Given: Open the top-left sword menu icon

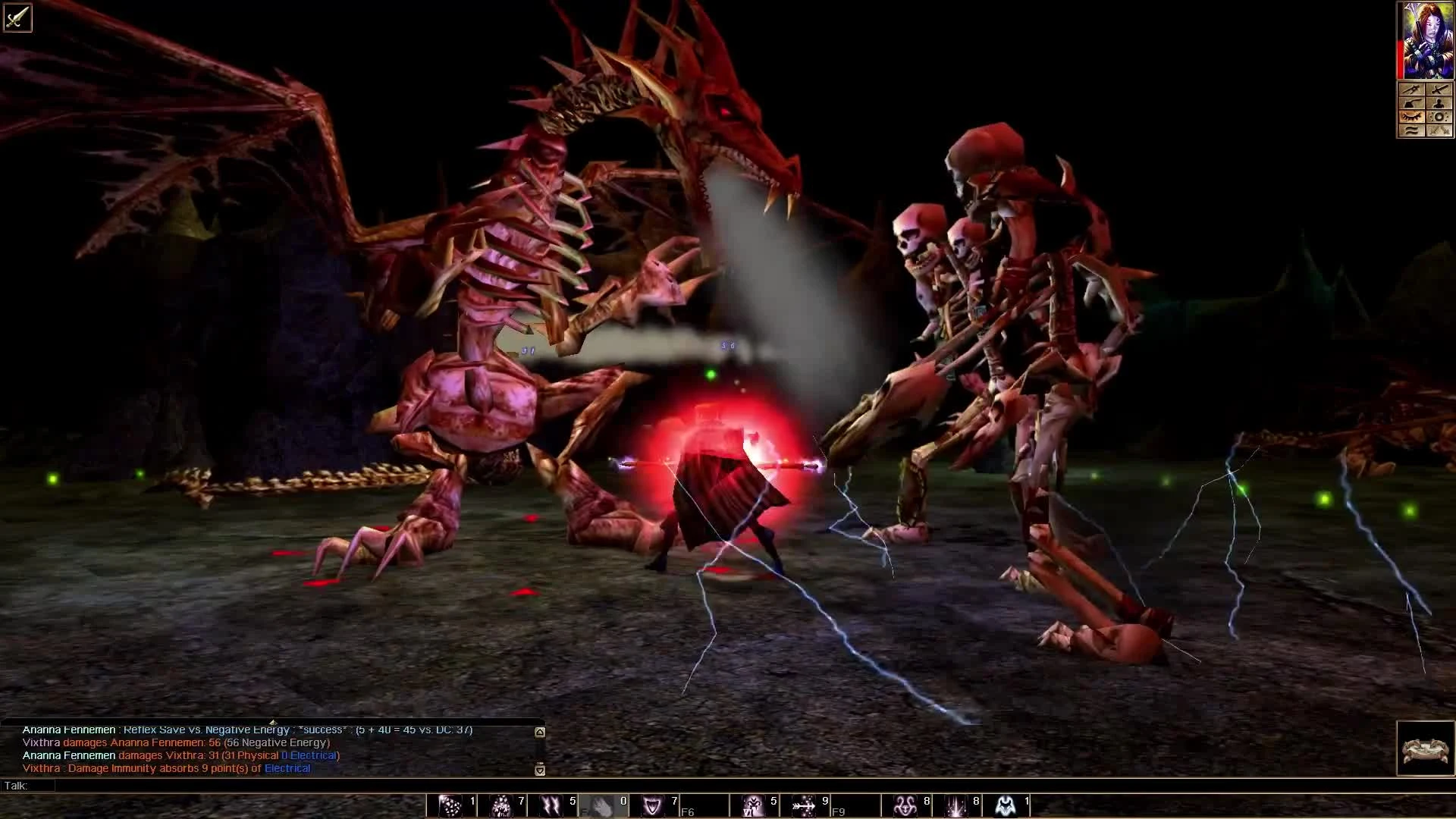Looking at the screenshot, I should point(17,18).
